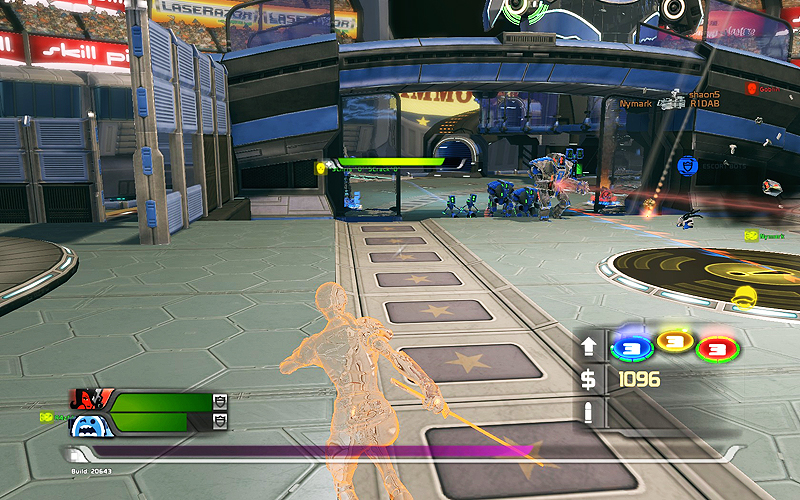Screen dimensions: 800x500
Task: Click the dollar sign money icon
Action: 589,380
